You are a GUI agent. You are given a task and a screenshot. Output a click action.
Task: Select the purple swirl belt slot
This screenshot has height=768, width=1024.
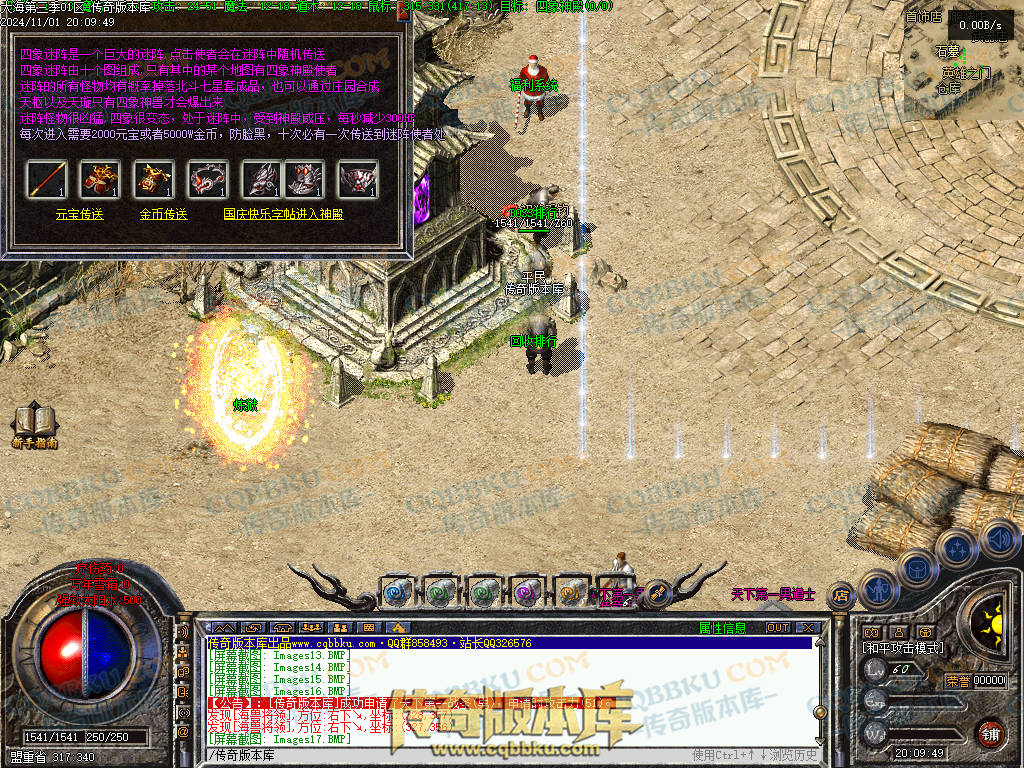[x=527, y=592]
